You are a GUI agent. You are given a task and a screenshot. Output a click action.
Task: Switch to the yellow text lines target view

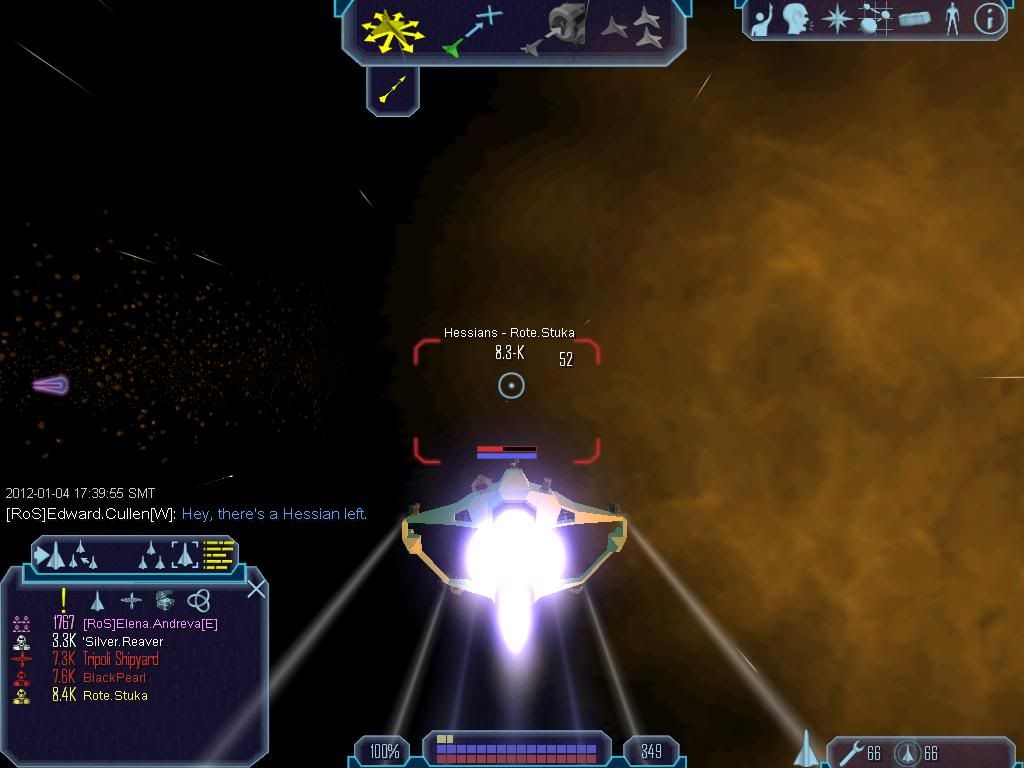219,554
